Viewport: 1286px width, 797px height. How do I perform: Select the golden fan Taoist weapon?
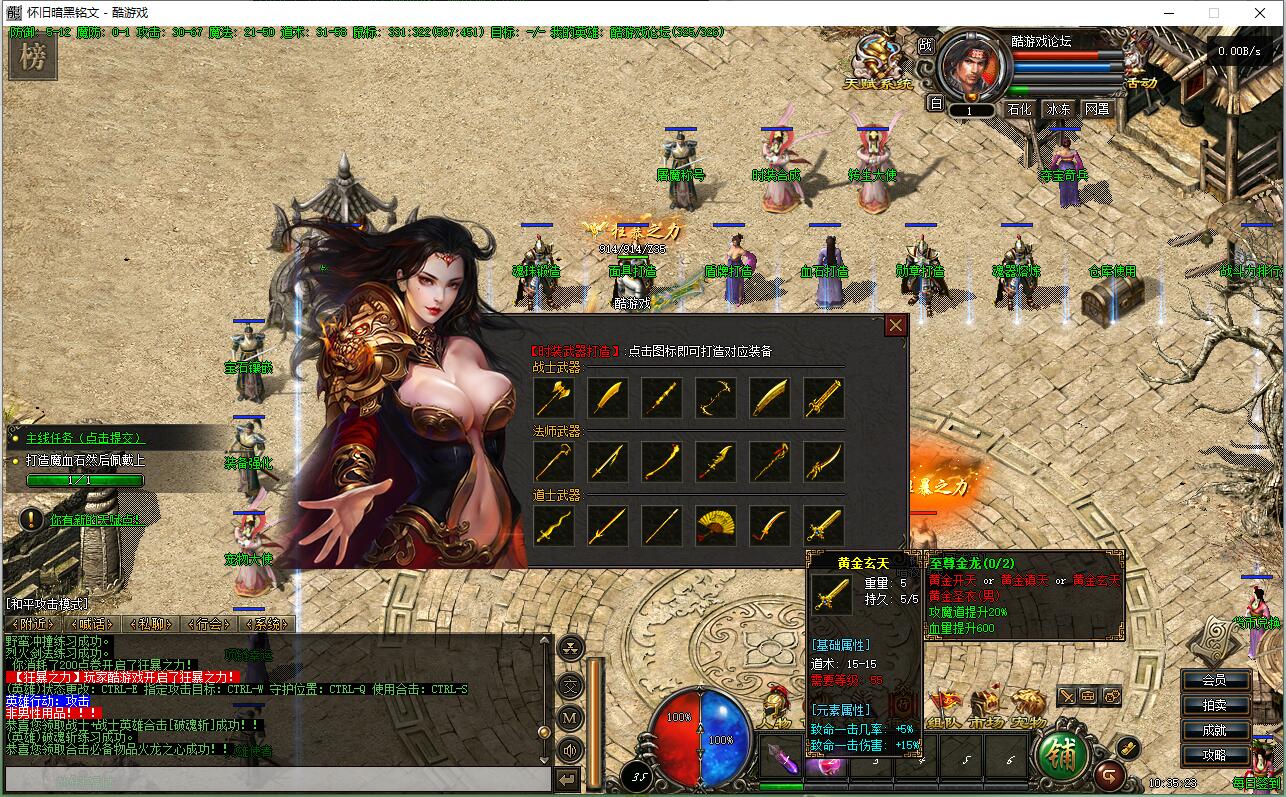[x=715, y=526]
